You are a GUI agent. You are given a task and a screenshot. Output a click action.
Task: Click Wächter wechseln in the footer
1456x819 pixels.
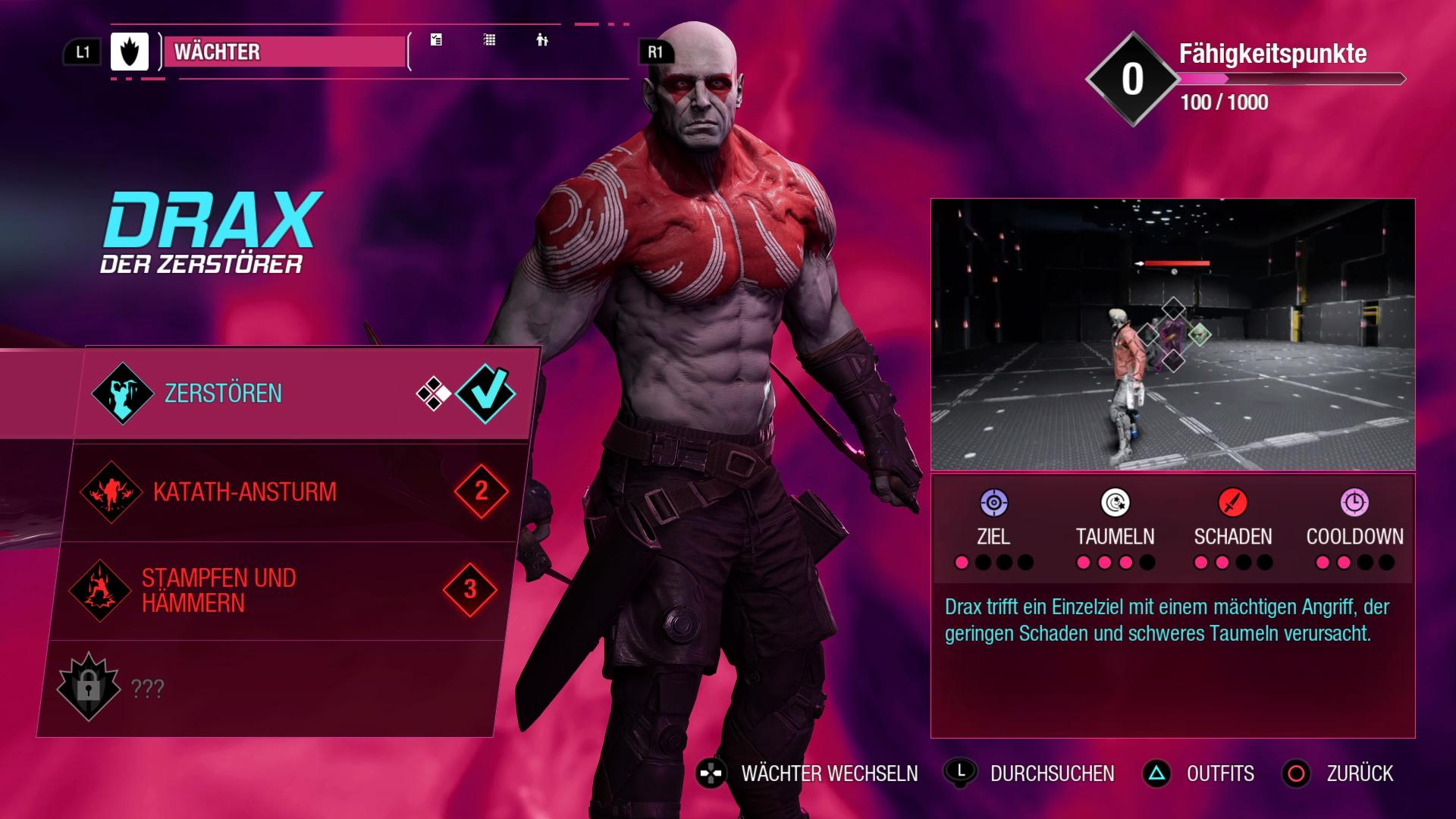(829, 773)
